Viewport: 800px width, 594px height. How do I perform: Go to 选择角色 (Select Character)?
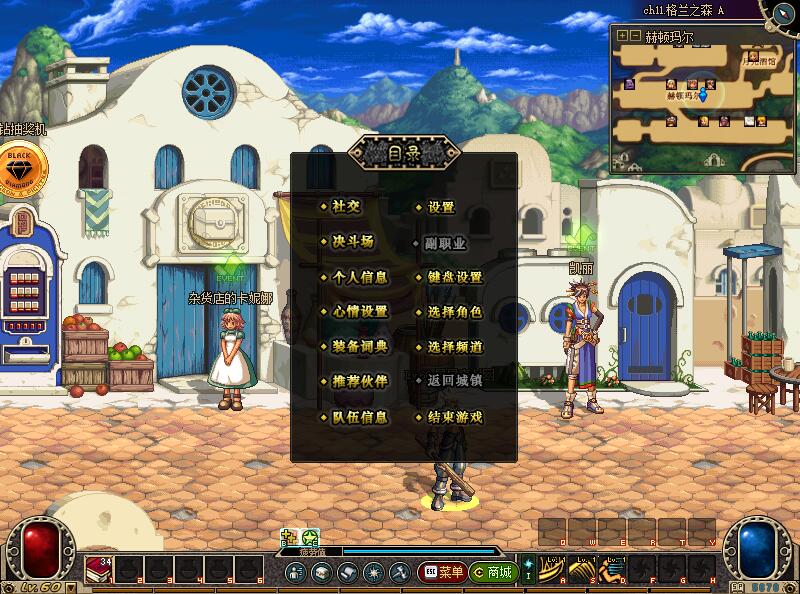click(454, 312)
